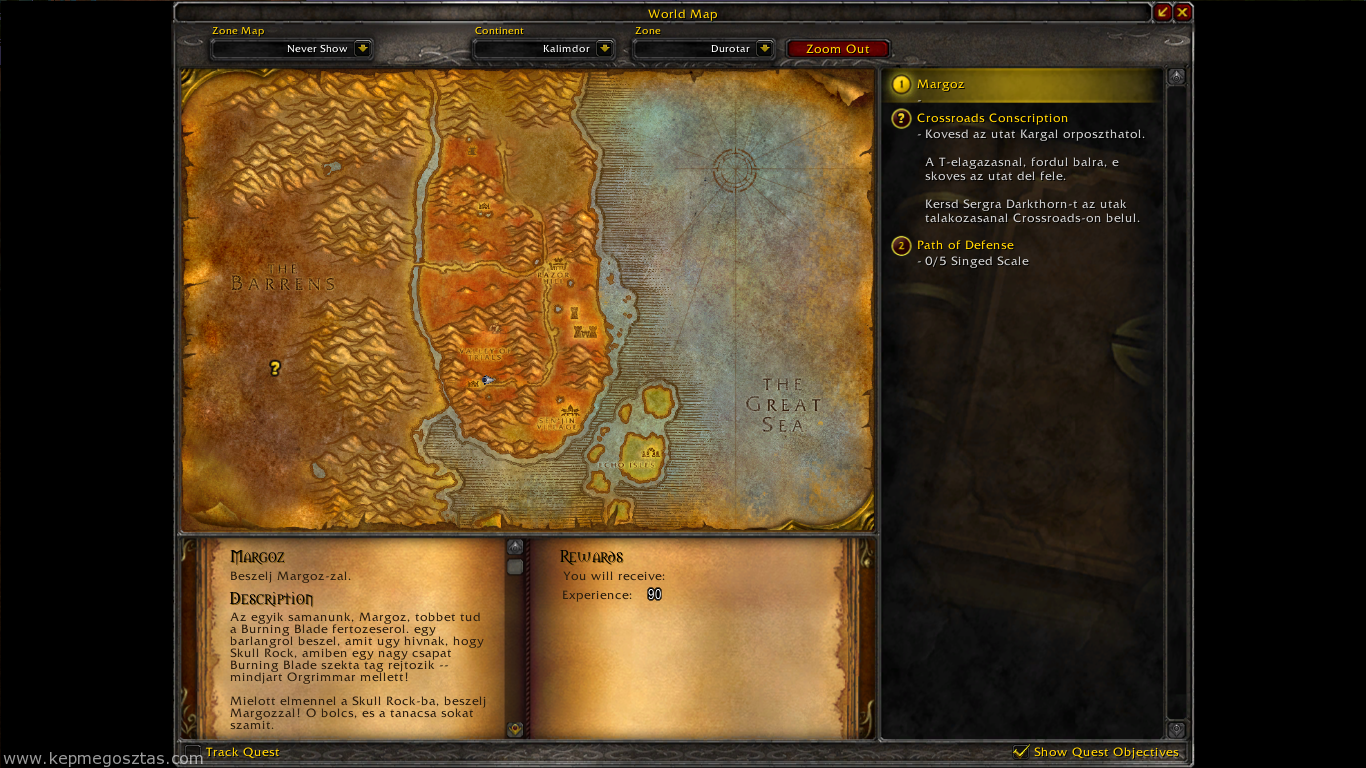
Task: Open the Zone Map dropdown showing Never Show
Action: [362, 49]
